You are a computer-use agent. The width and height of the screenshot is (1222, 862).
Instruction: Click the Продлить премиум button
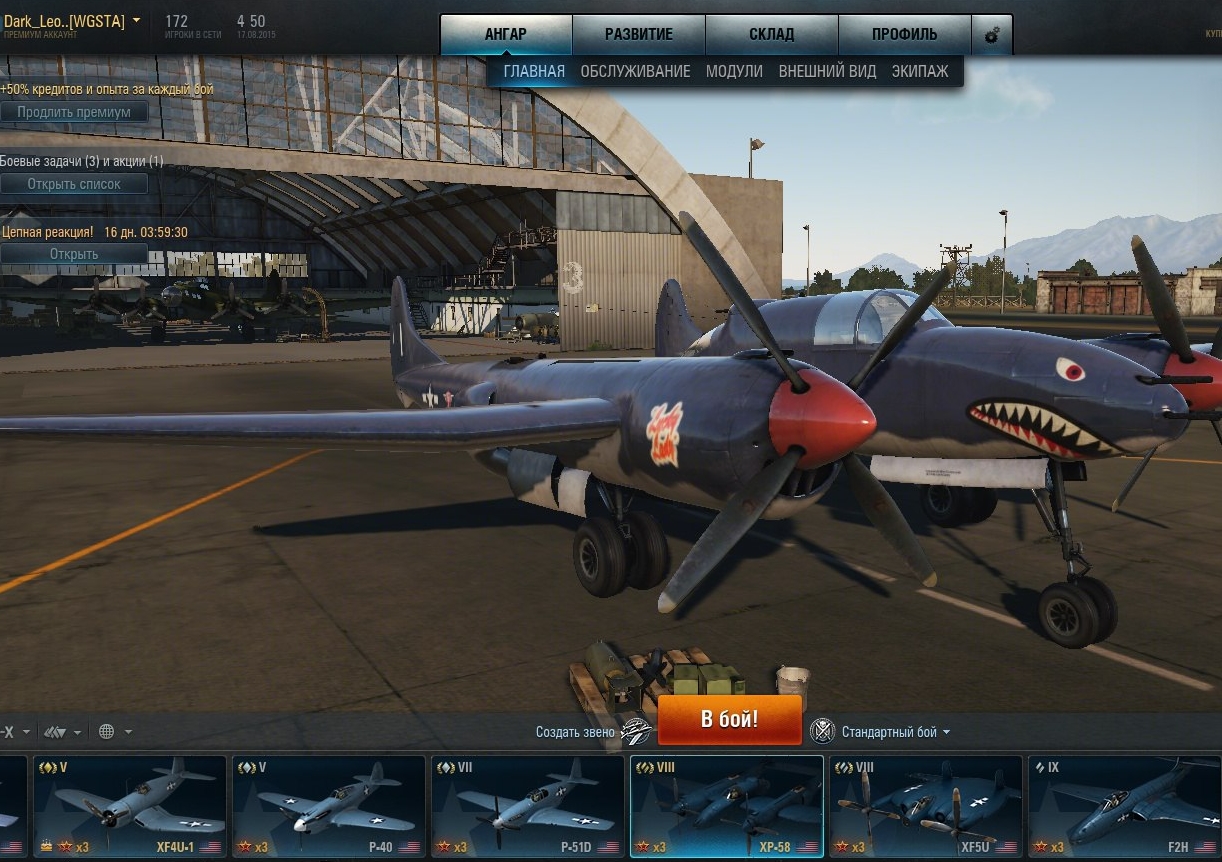coord(74,112)
